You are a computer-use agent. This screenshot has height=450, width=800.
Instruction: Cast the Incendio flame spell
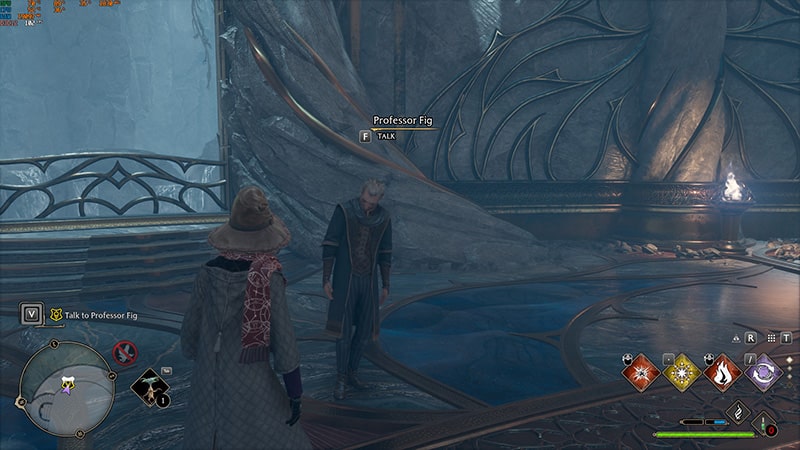(x=724, y=373)
